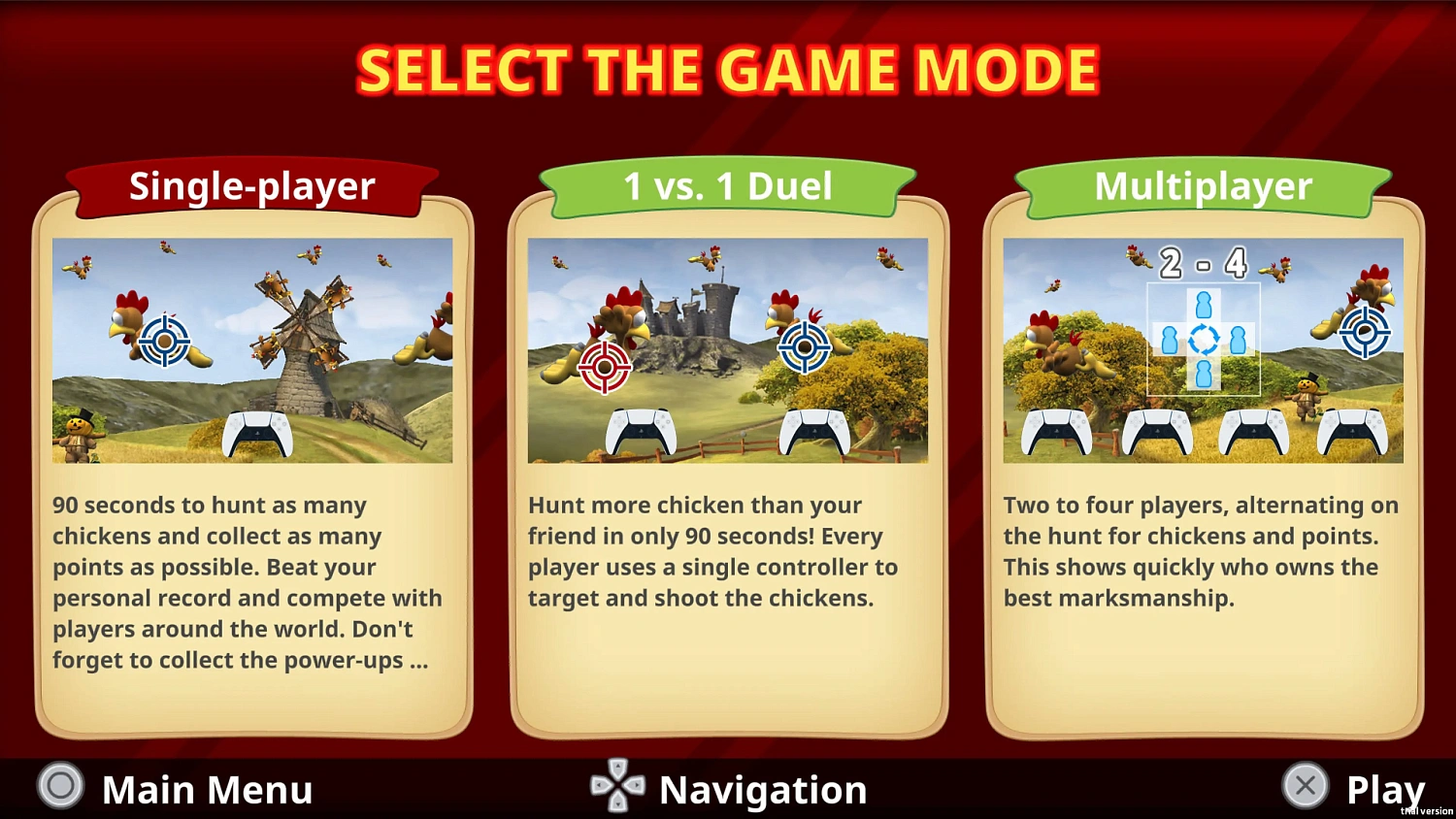Click the castle scene thumbnail in Duel card
Screen dimensions: 1456x819
coord(728,349)
